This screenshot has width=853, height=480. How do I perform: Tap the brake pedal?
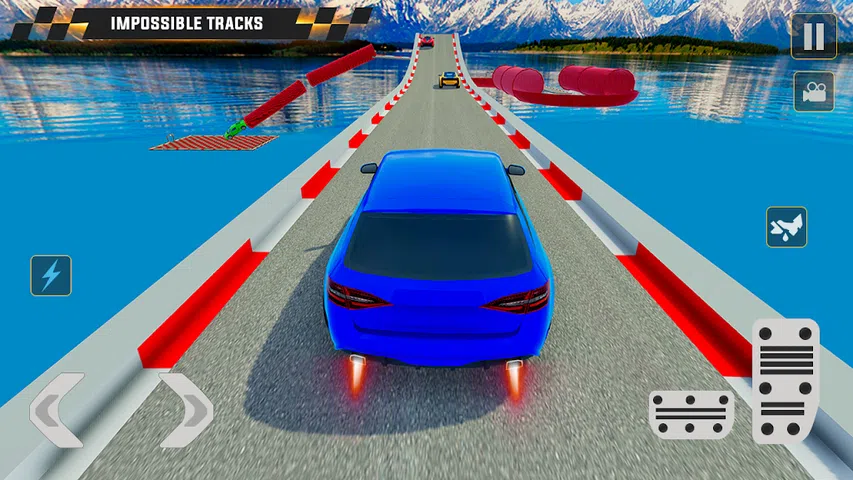pyautogui.click(x=691, y=414)
